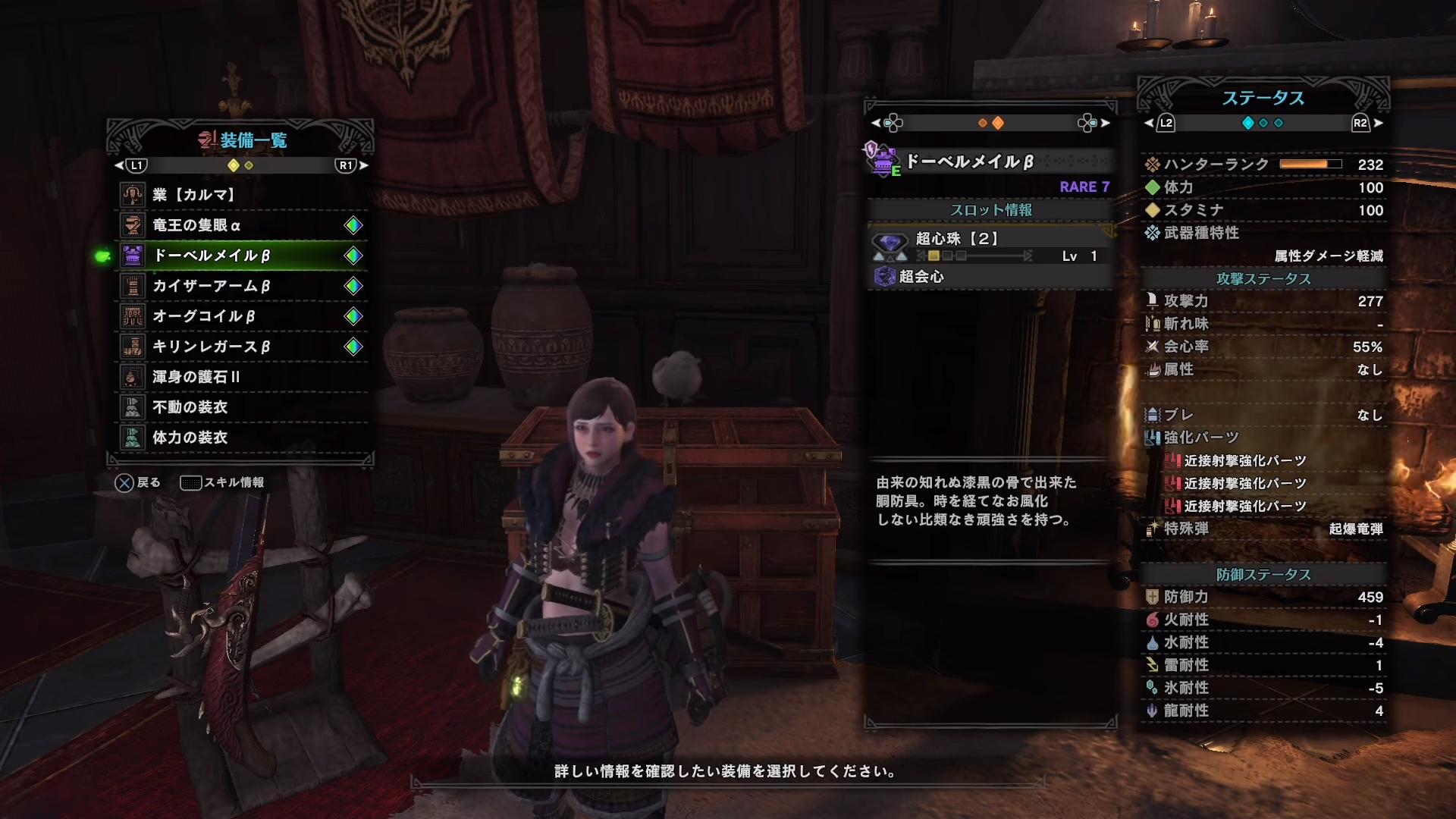The height and width of the screenshot is (819, 1456).
Task: Switch equipment list page with right arrow
Action: (x=364, y=165)
